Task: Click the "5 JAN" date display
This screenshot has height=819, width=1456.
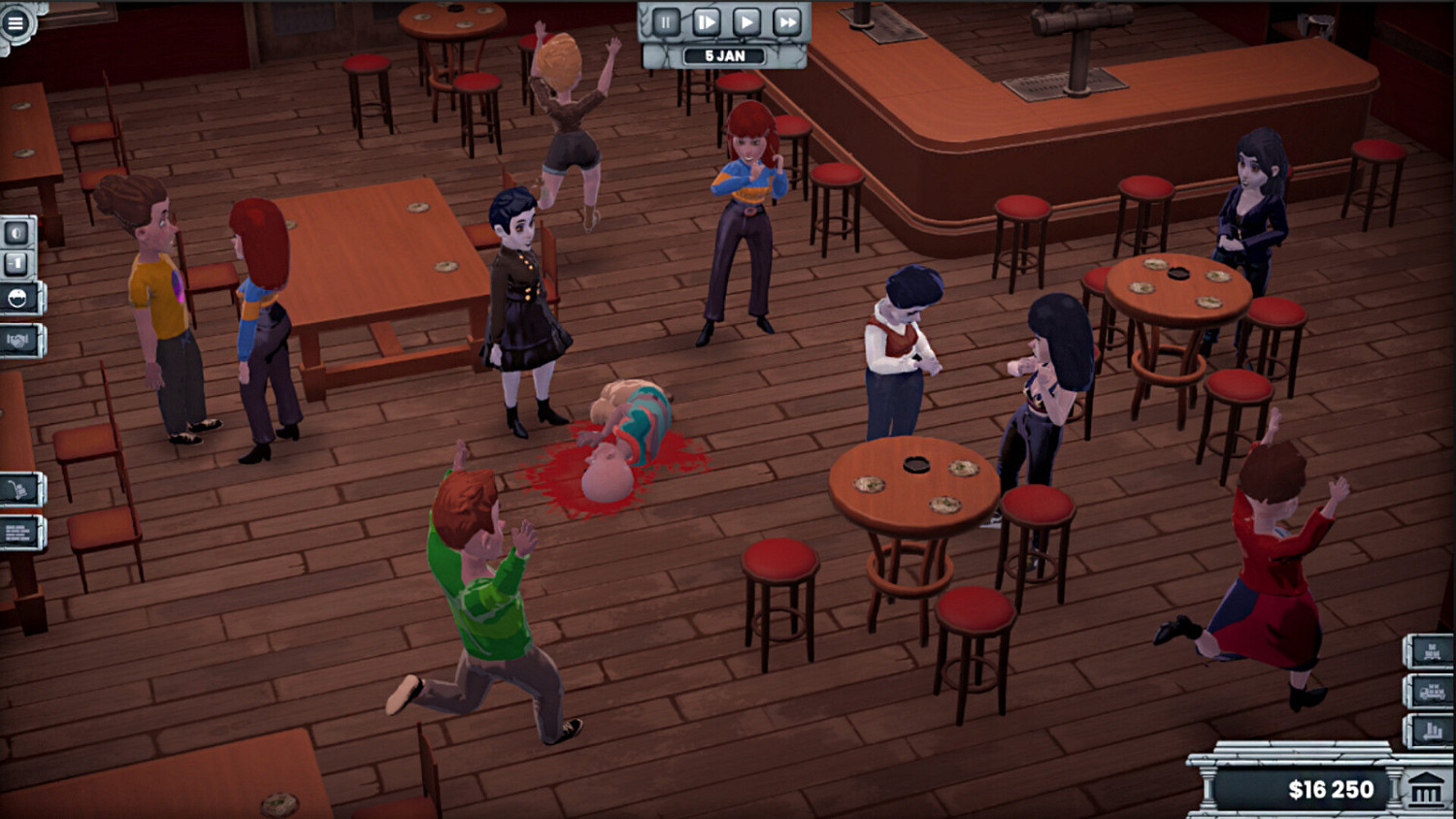Action: 723,55
